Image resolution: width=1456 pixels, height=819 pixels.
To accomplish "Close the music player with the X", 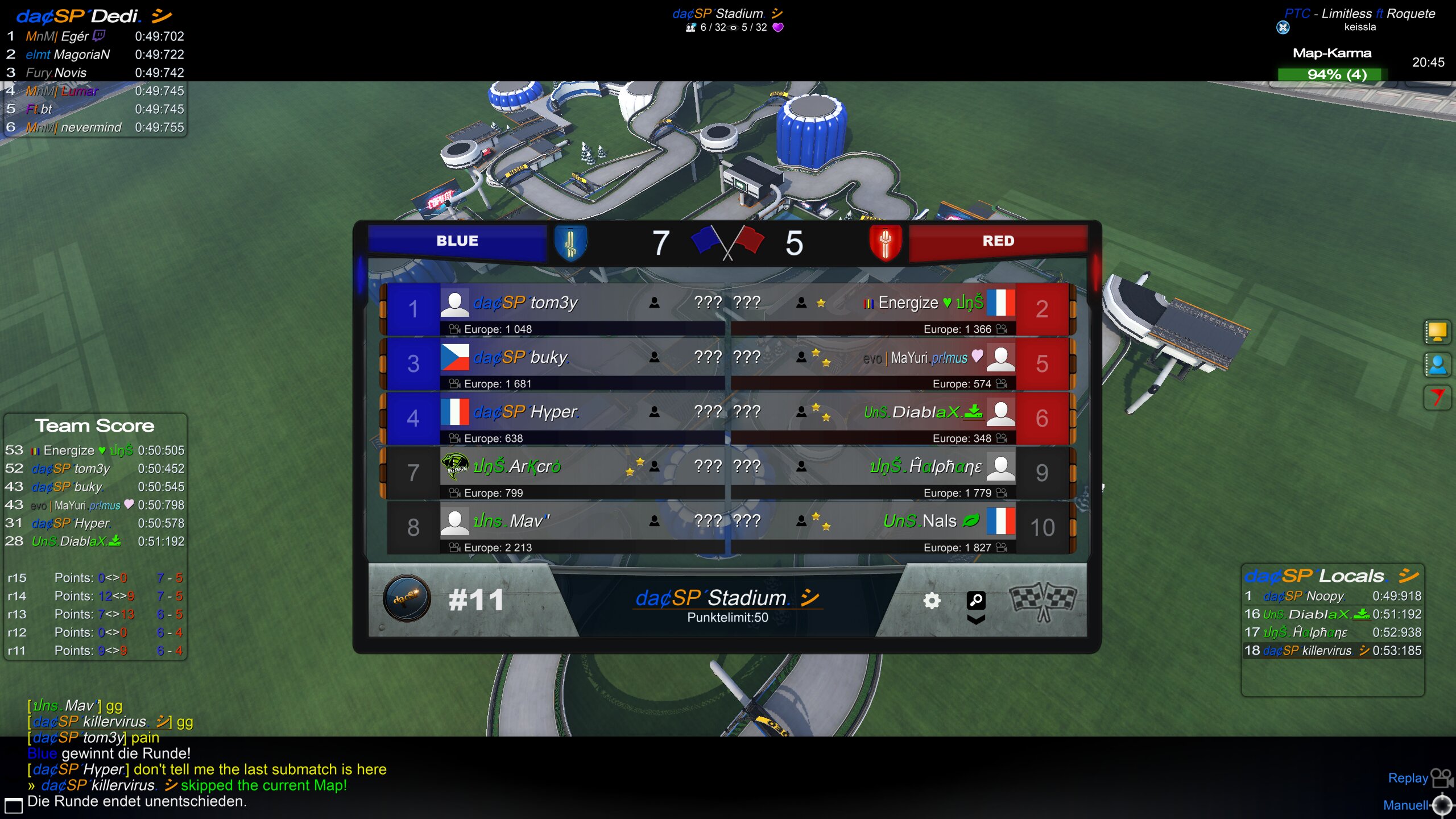I will tap(1283, 27).
